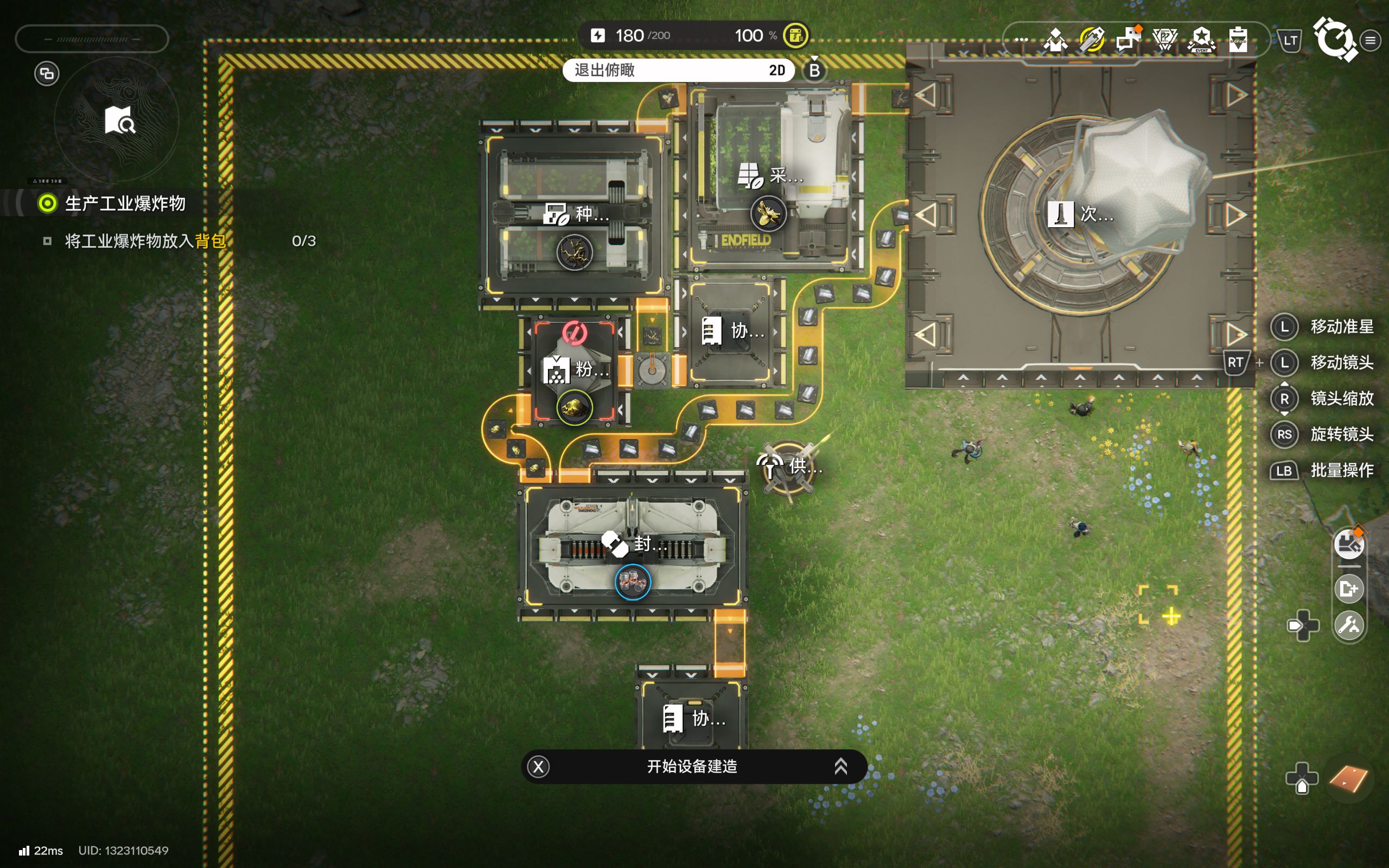The width and height of the screenshot is (1389, 868).
Task: Open the chat bubbles icon with orange notification
Action: point(1129,39)
